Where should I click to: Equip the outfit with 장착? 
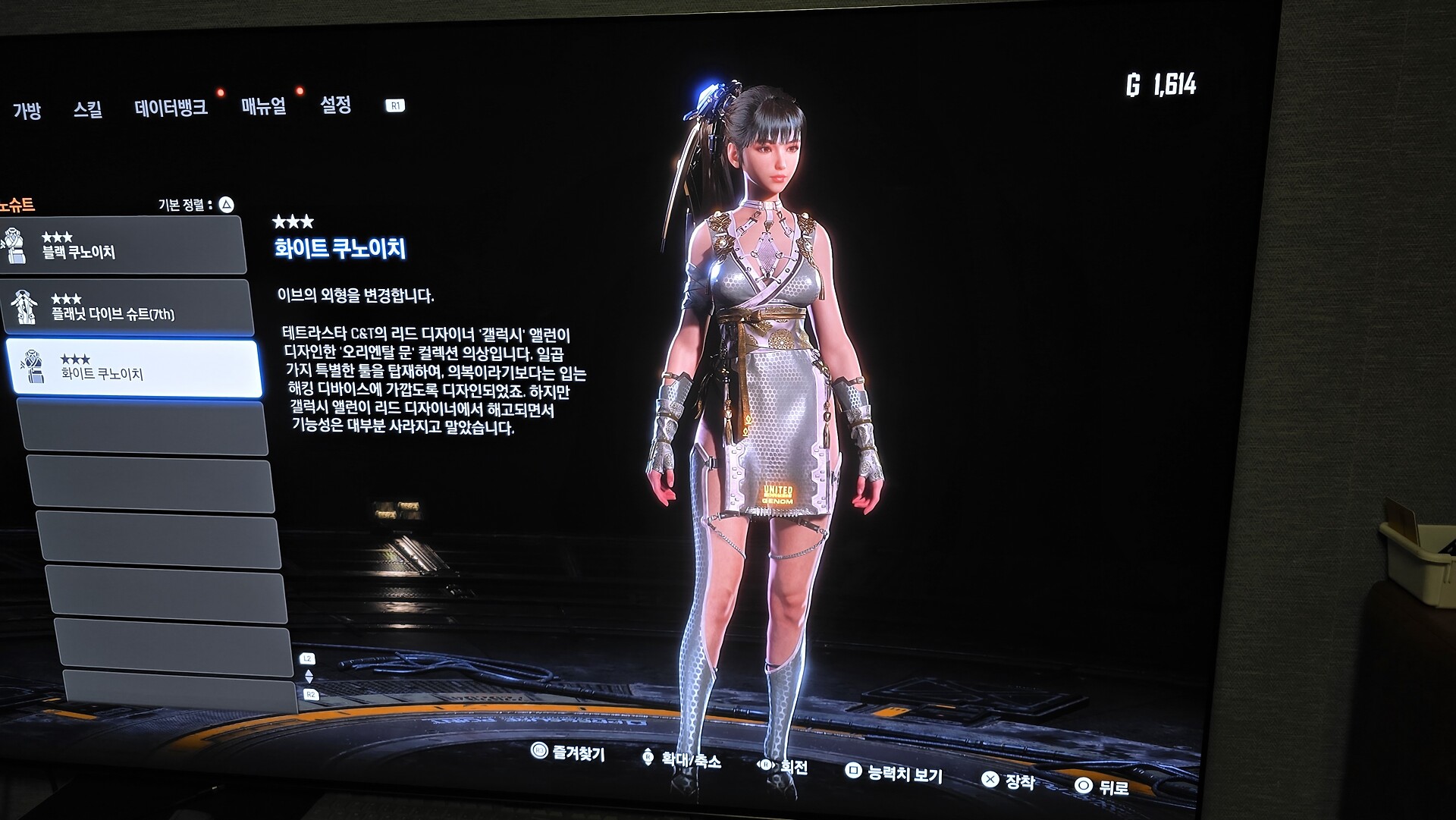tap(1009, 780)
